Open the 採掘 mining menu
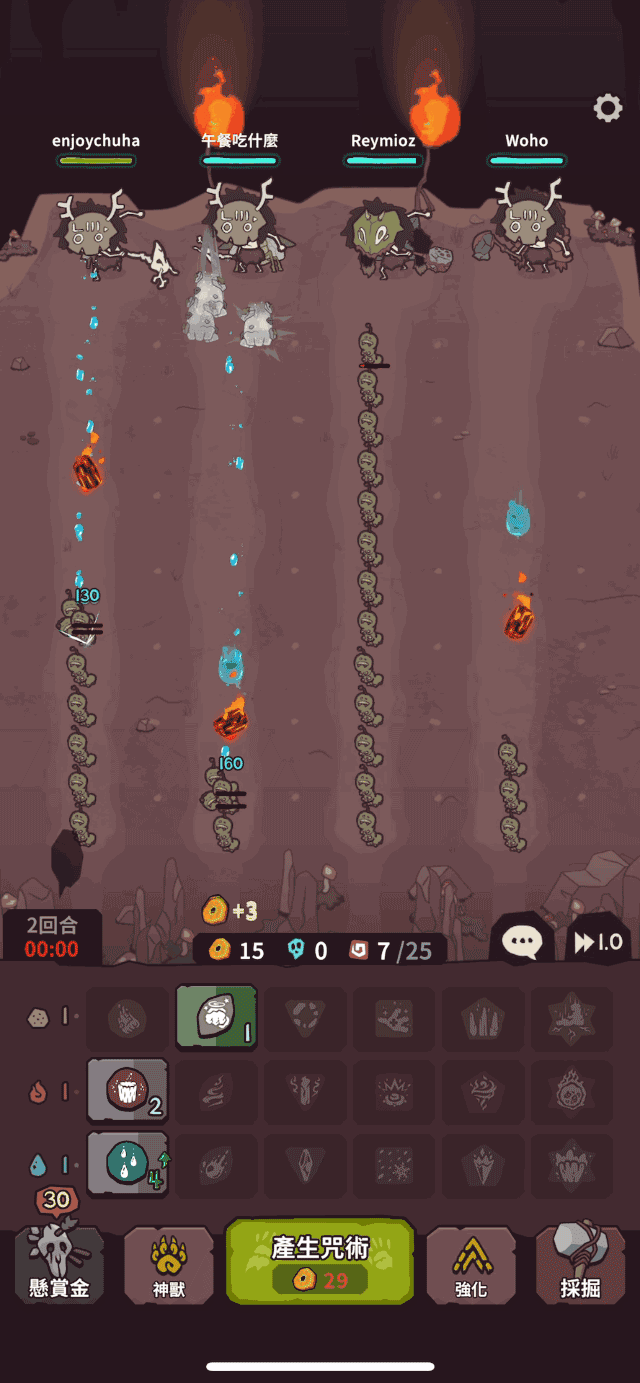 pyautogui.click(x=579, y=1265)
